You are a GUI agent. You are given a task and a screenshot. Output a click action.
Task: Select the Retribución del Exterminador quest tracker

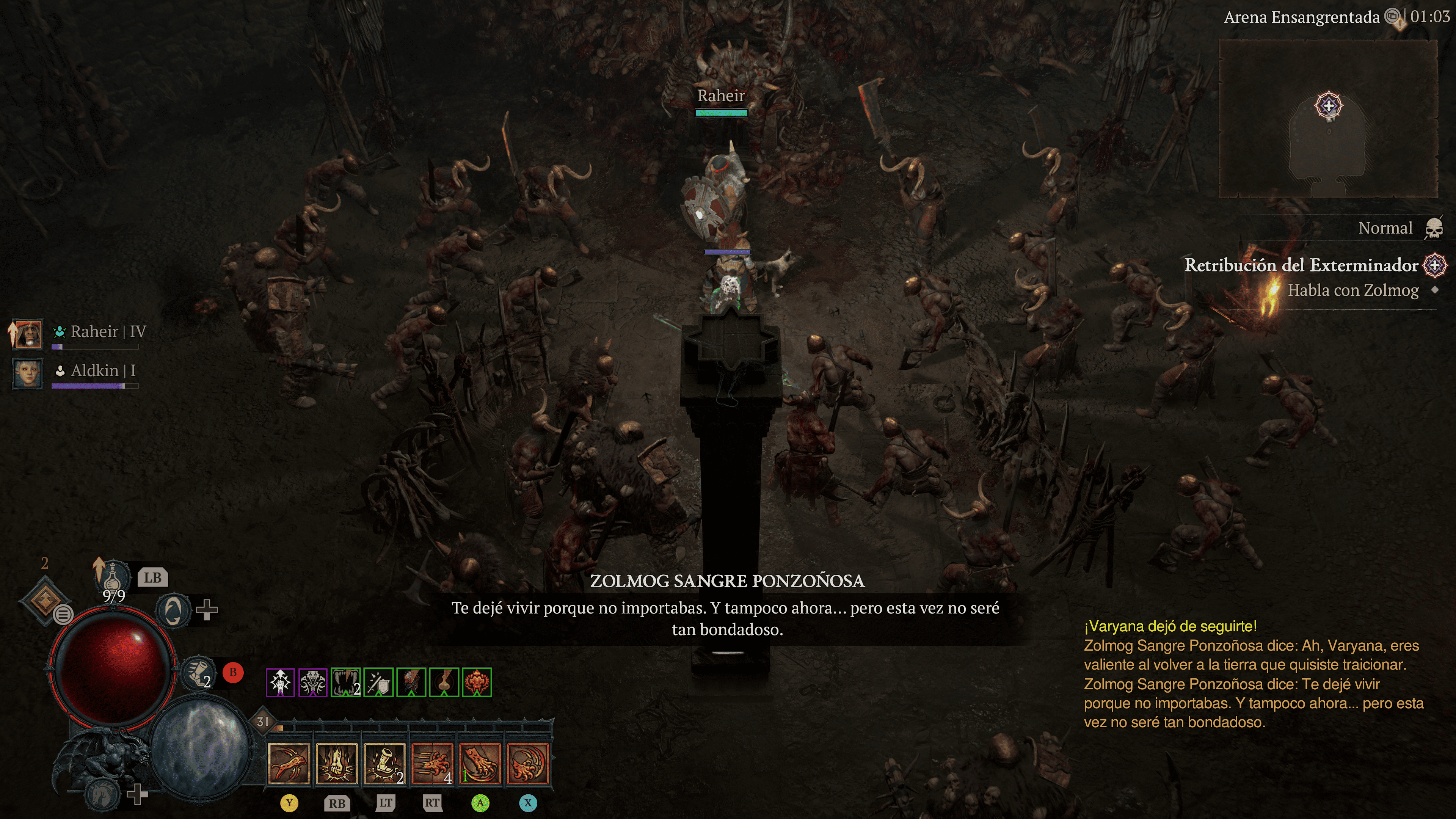tap(1301, 265)
